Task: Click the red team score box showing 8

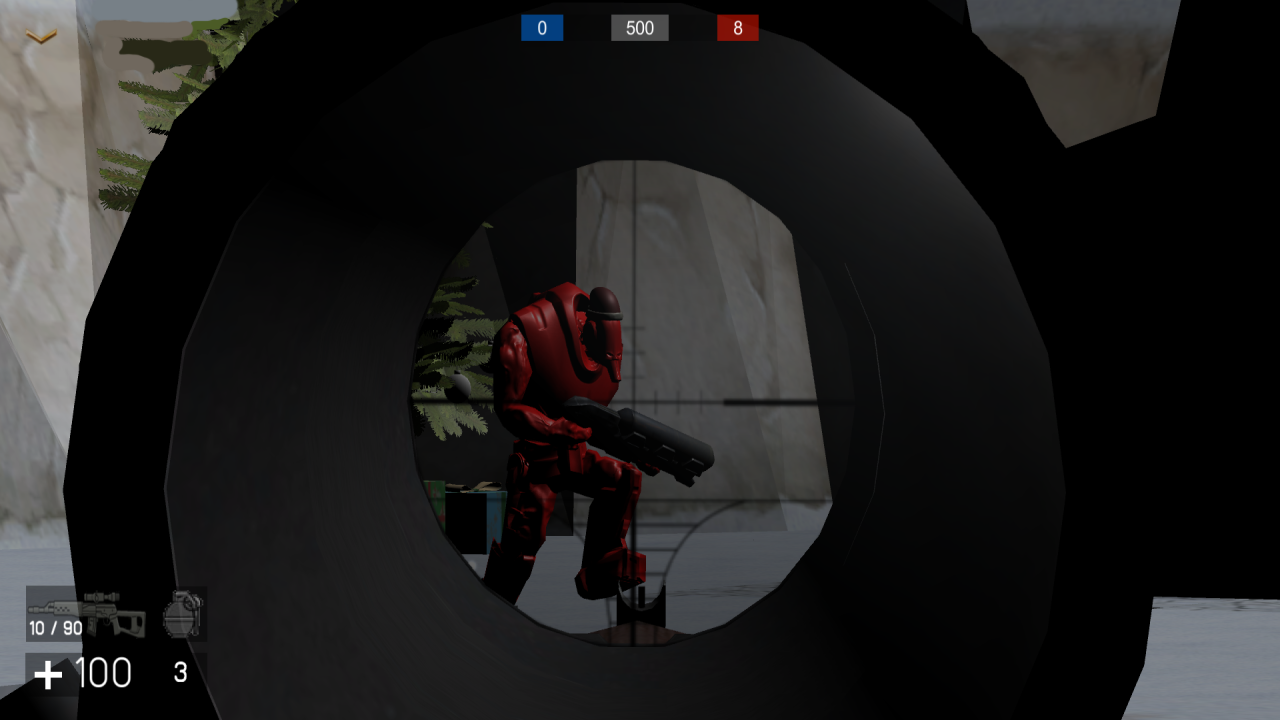Action: coord(737,28)
